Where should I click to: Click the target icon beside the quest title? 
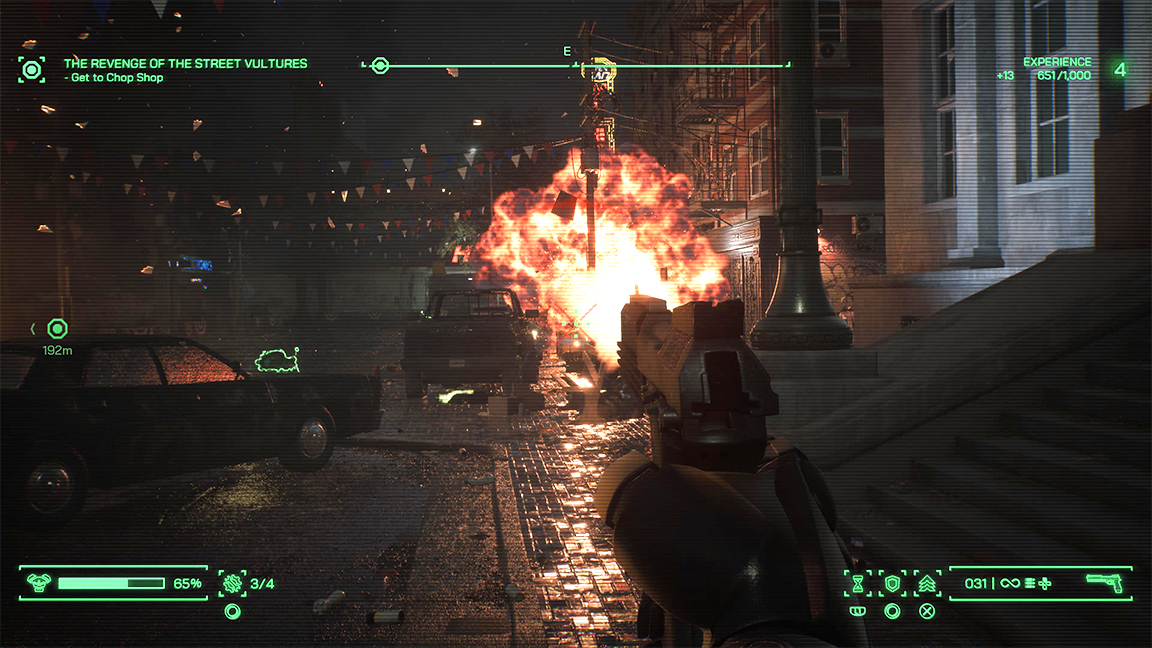click(32, 70)
